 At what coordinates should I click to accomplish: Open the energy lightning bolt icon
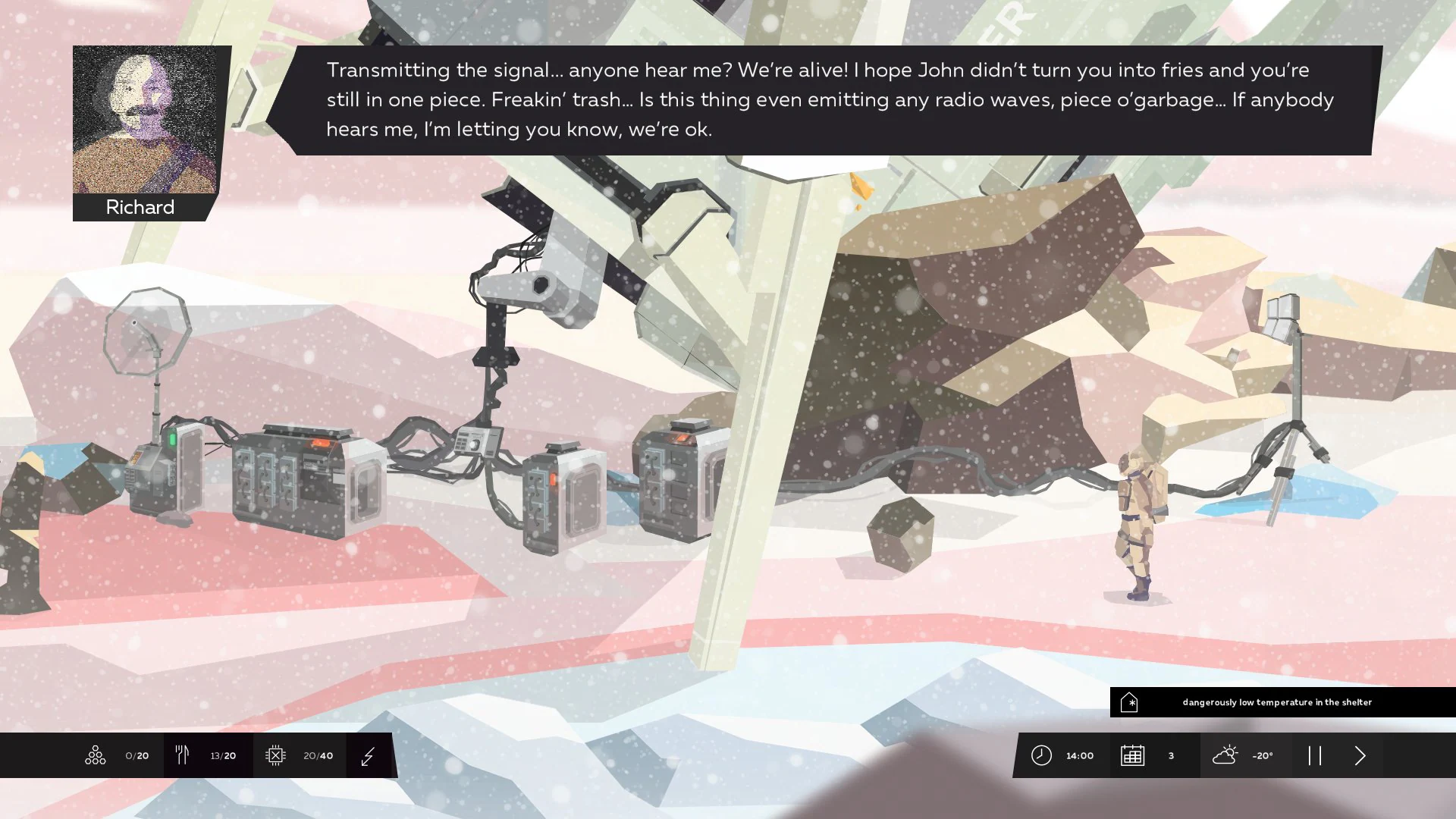(x=369, y=755)
